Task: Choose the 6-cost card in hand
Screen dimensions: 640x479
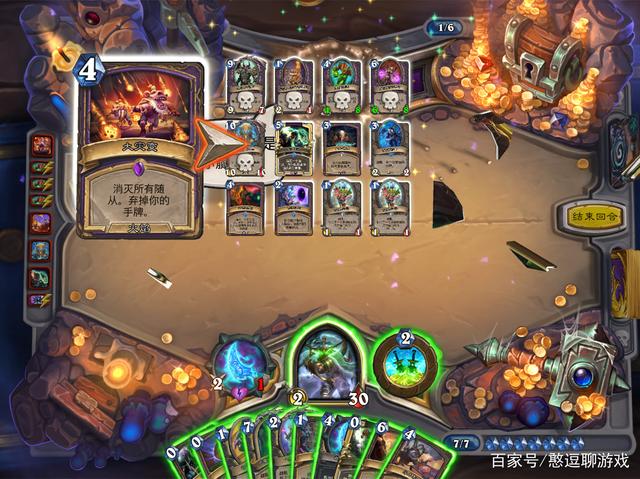Action: pos(391,455)
